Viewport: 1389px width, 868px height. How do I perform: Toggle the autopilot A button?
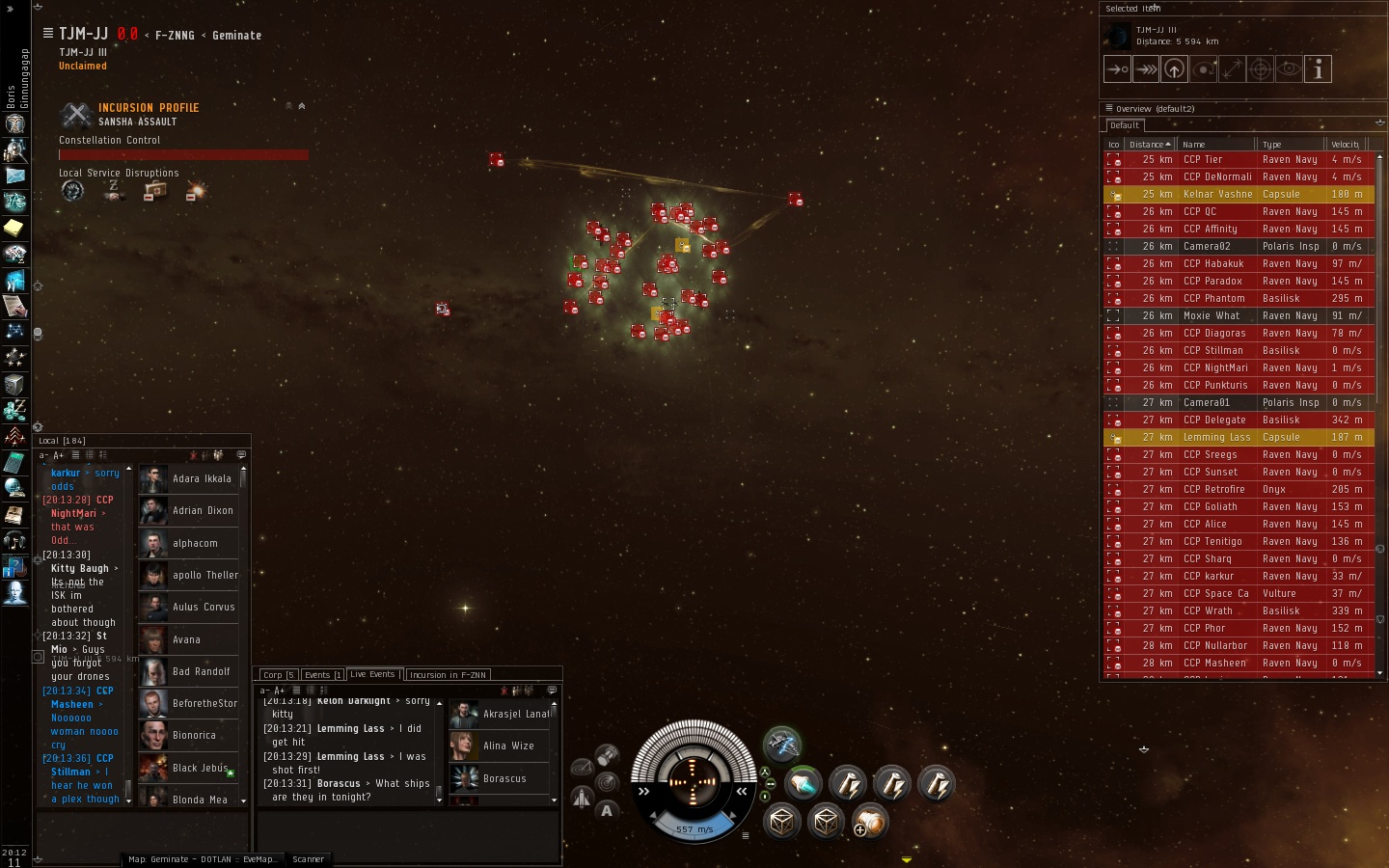point(607,811)
